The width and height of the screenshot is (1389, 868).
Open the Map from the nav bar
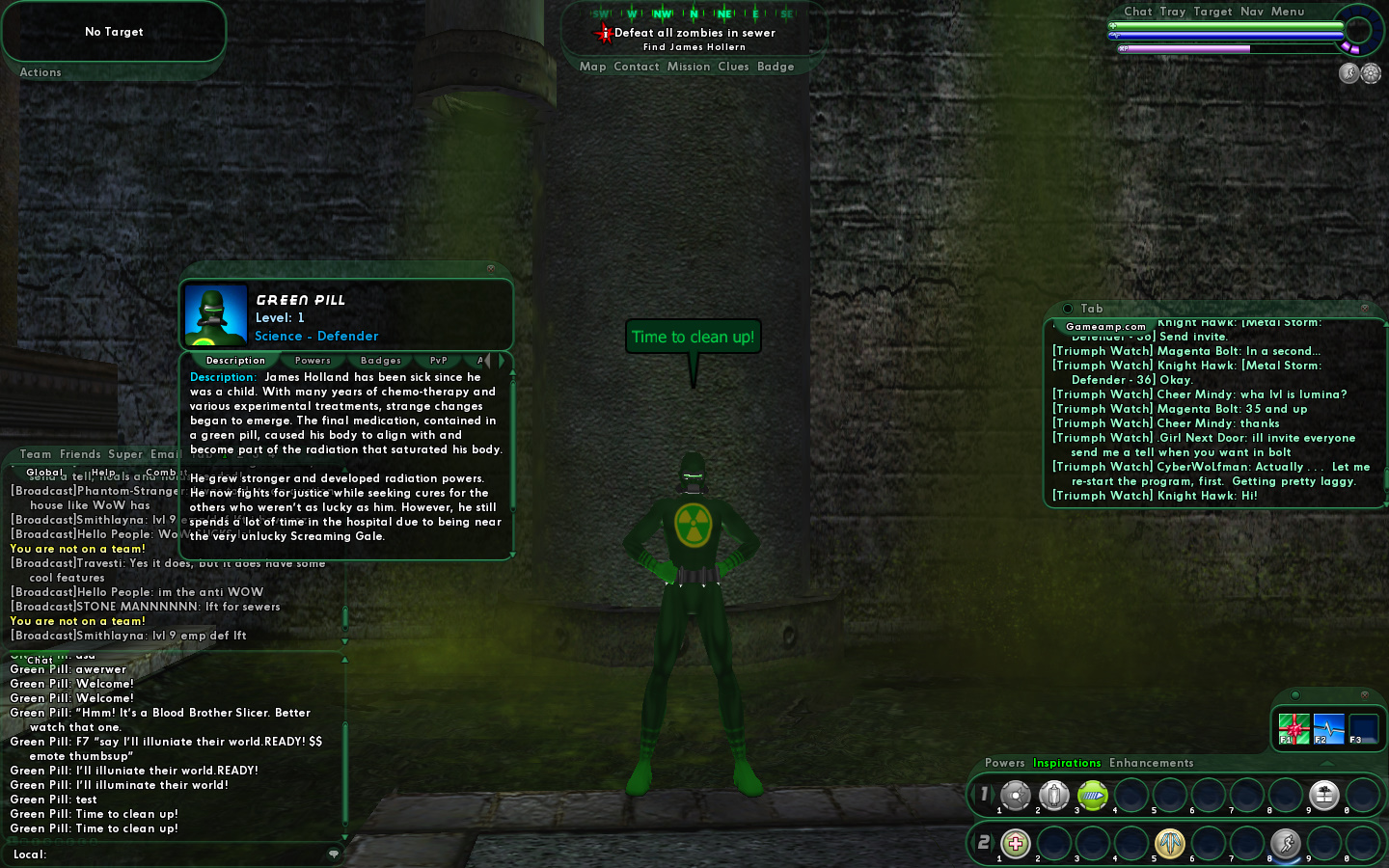[x=592, y=67]
